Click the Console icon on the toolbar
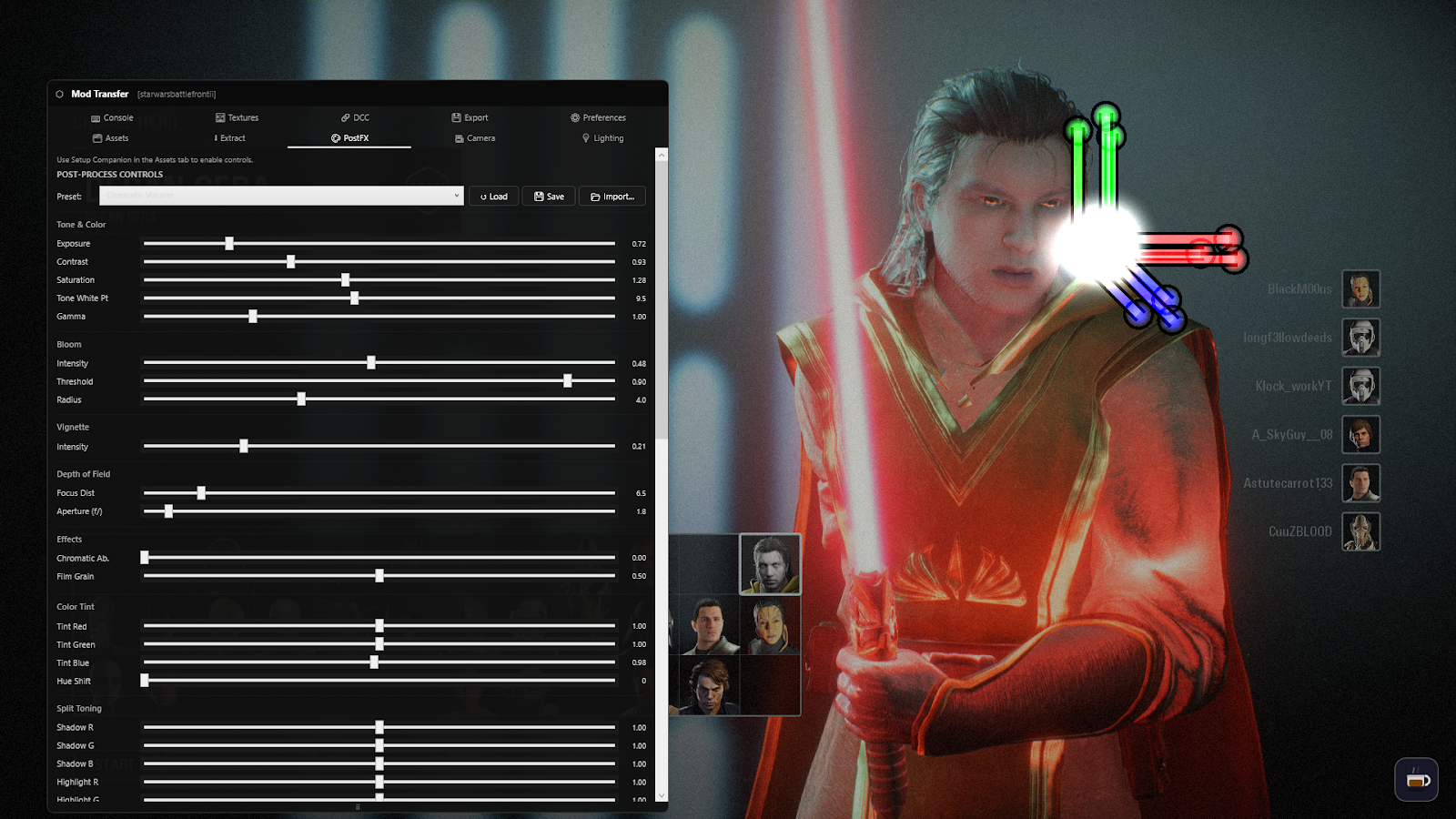This screenshot has width=1456, height=819. pos(95,117)
